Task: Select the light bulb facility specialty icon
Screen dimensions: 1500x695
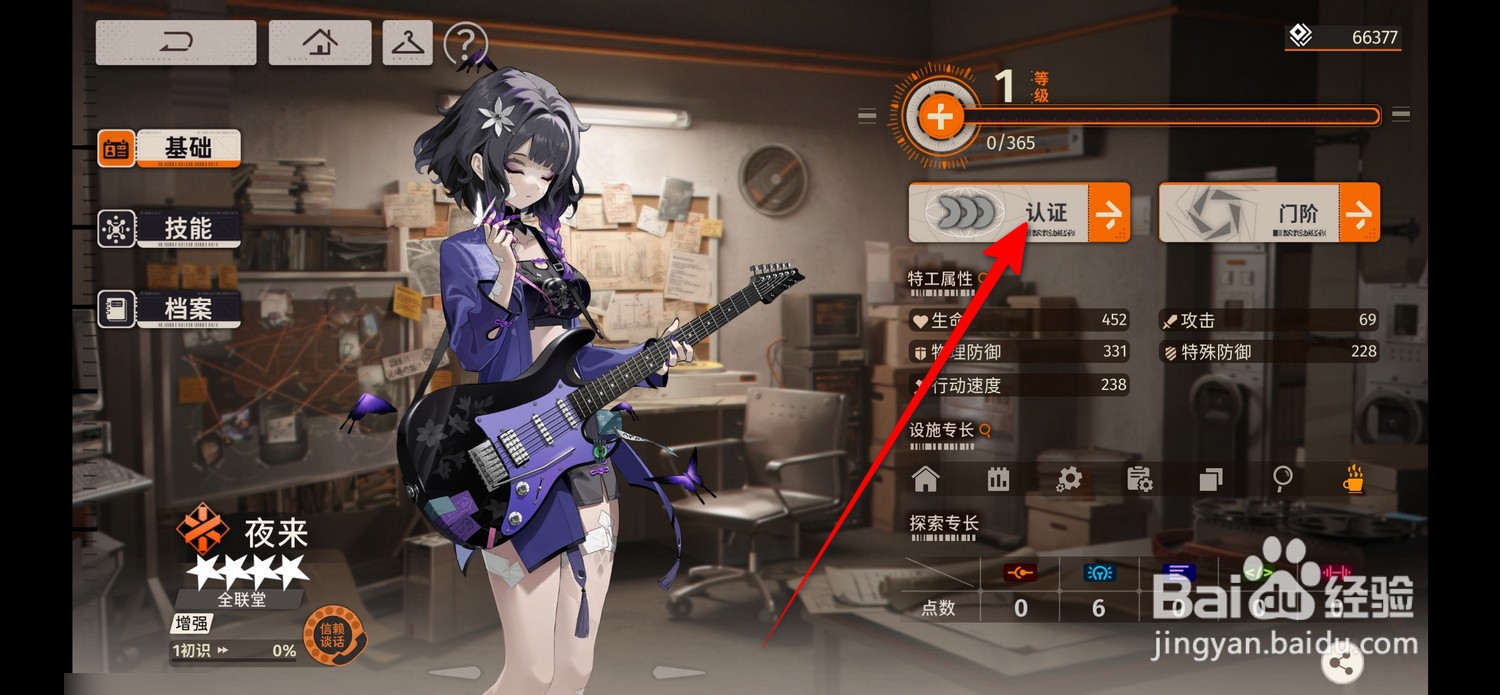Action: point(1282,479)
